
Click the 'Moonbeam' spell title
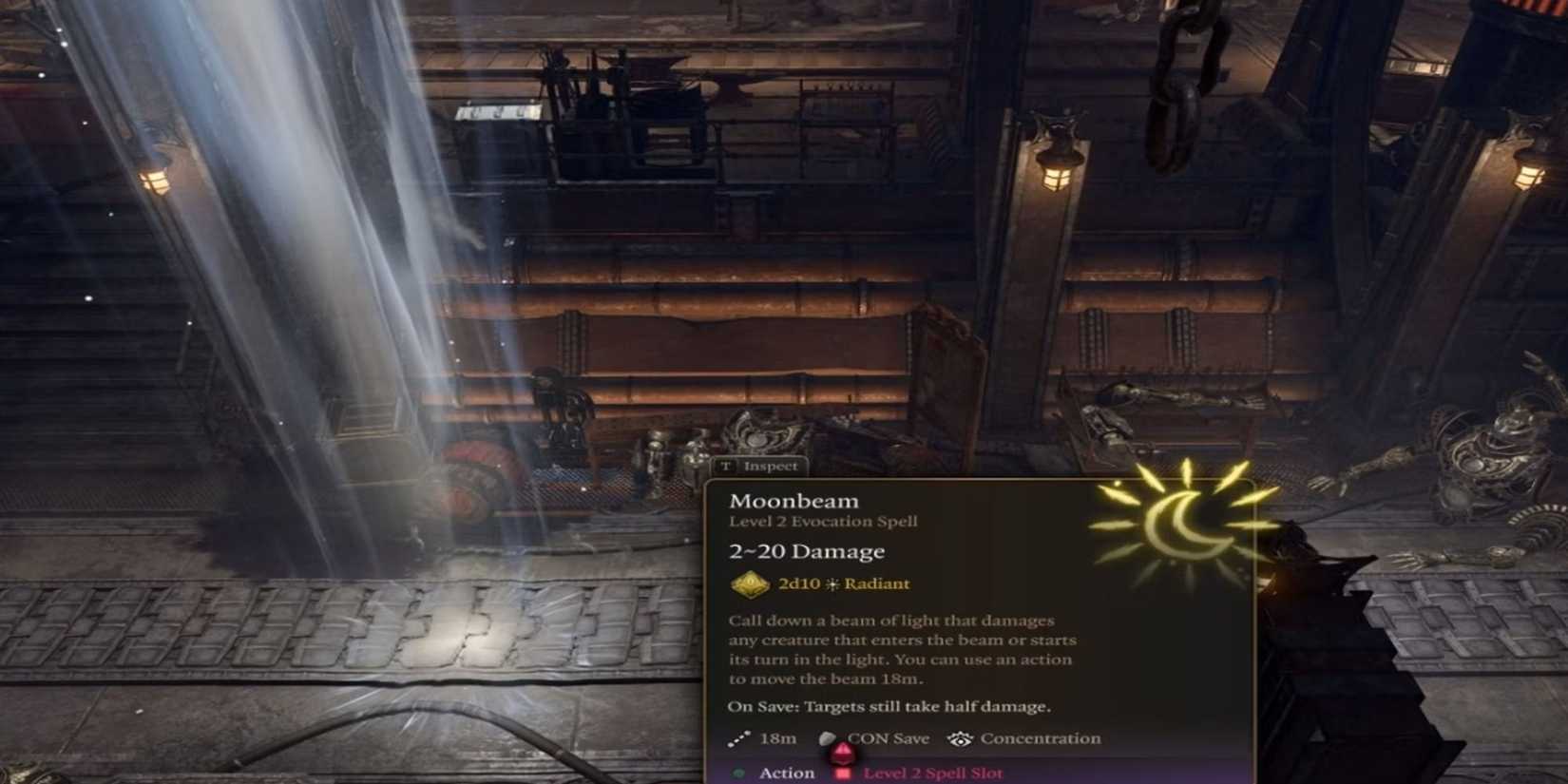click(x=794, y=499)
